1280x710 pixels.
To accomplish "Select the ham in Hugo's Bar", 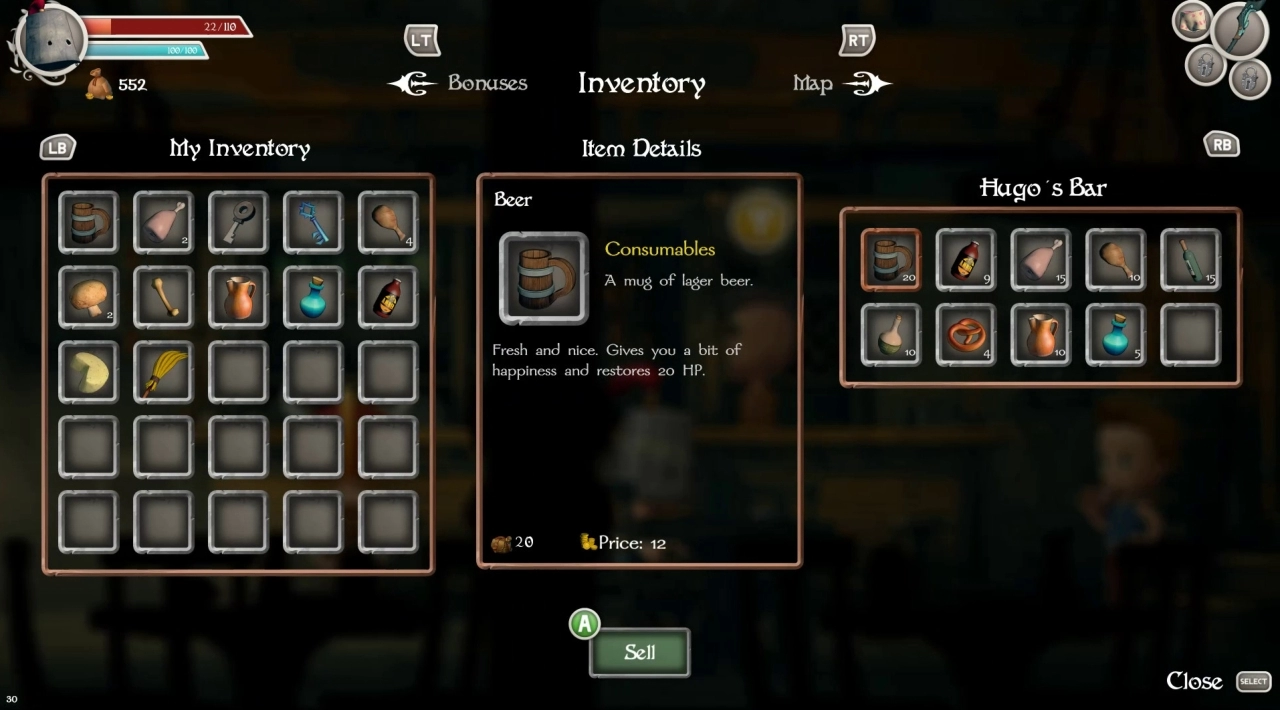I will click(x=1040, y=260).
